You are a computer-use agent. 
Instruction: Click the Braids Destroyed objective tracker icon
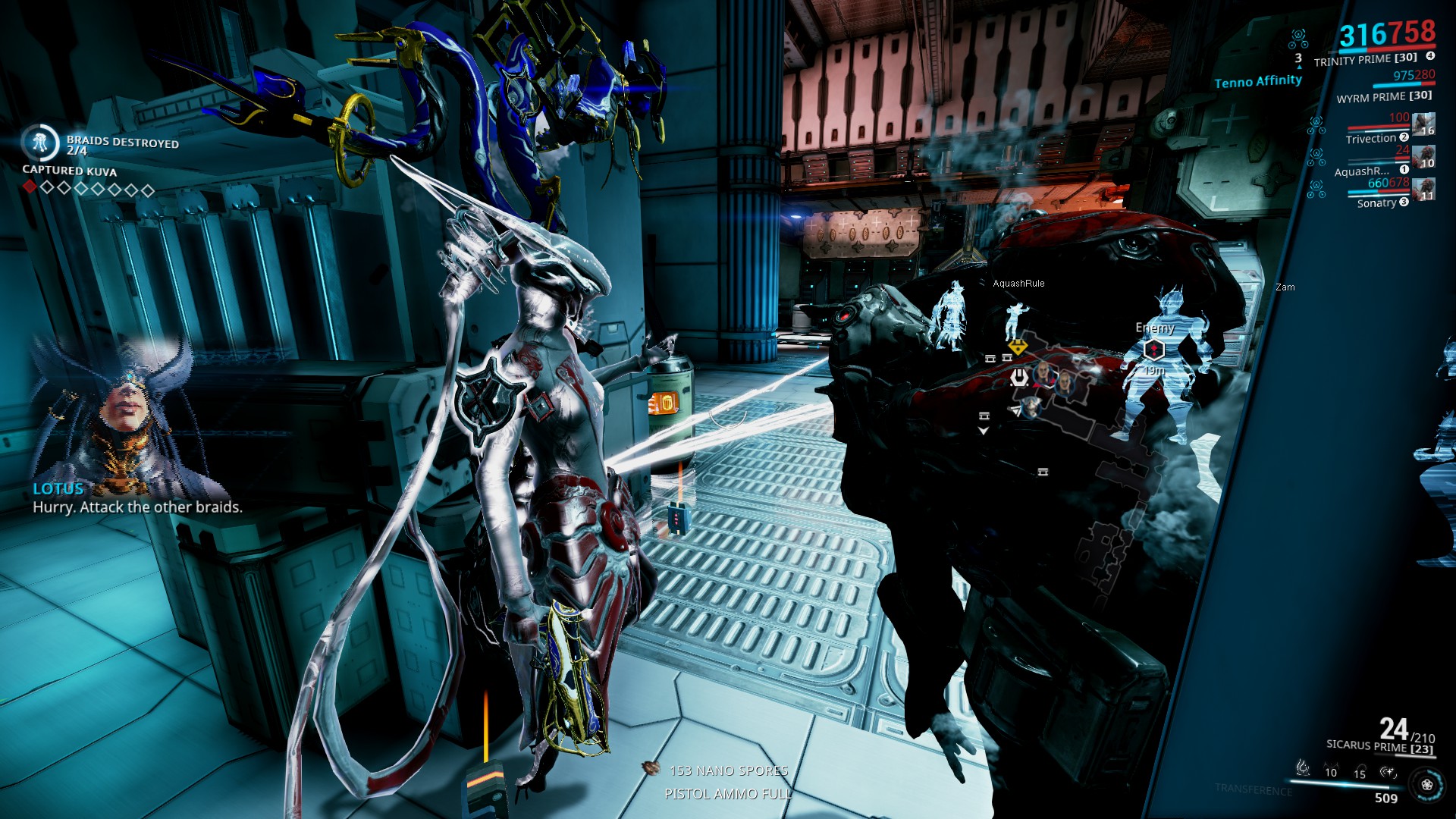coord(39,142)
